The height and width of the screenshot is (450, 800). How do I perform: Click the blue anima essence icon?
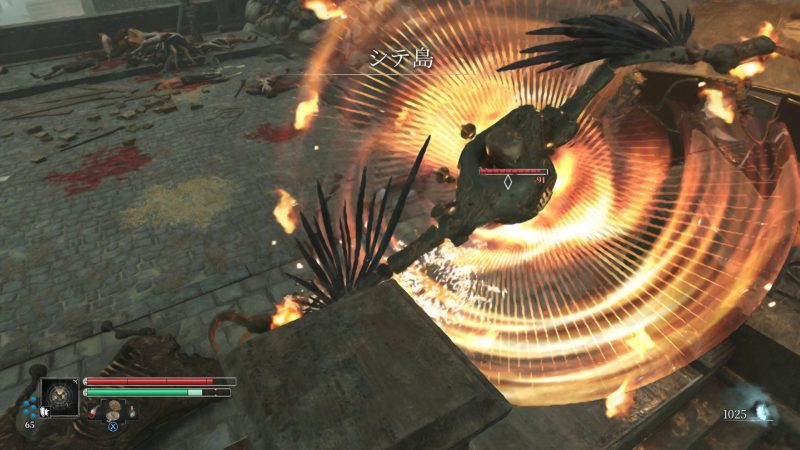(x=762, y=412)
